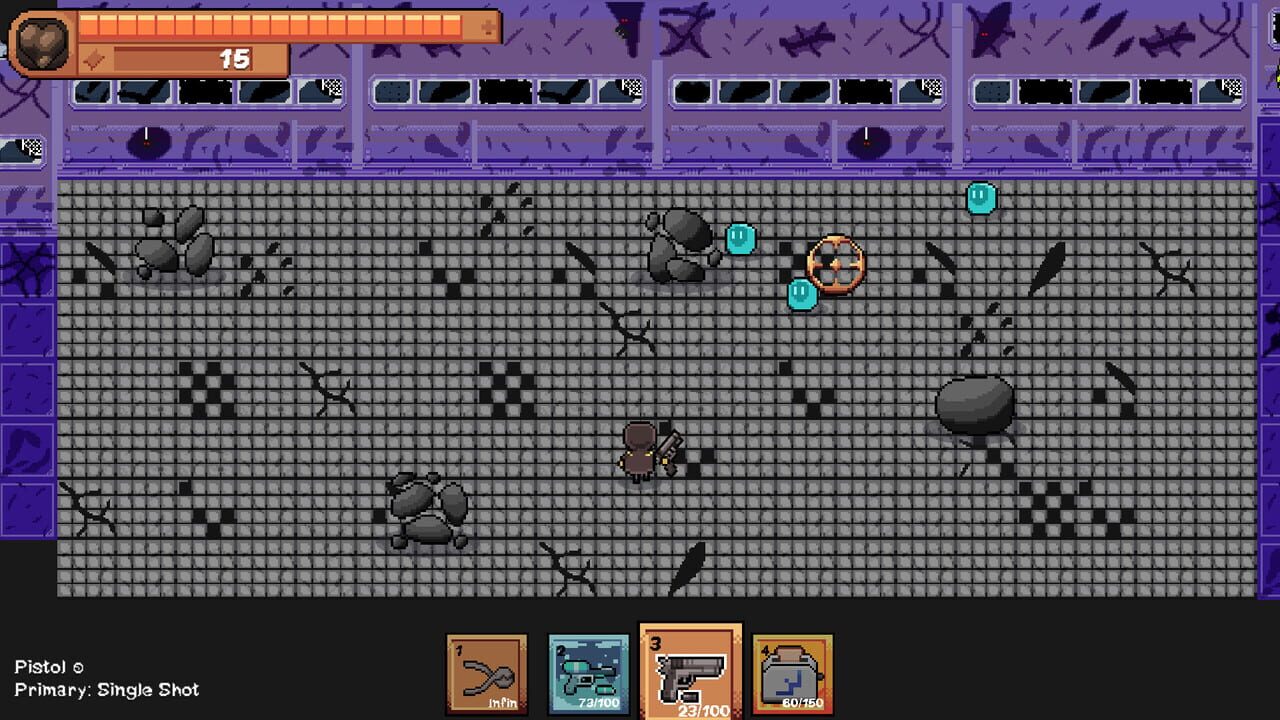Choose the toaster item in hotbar slot 4

(x=792, y=672)
